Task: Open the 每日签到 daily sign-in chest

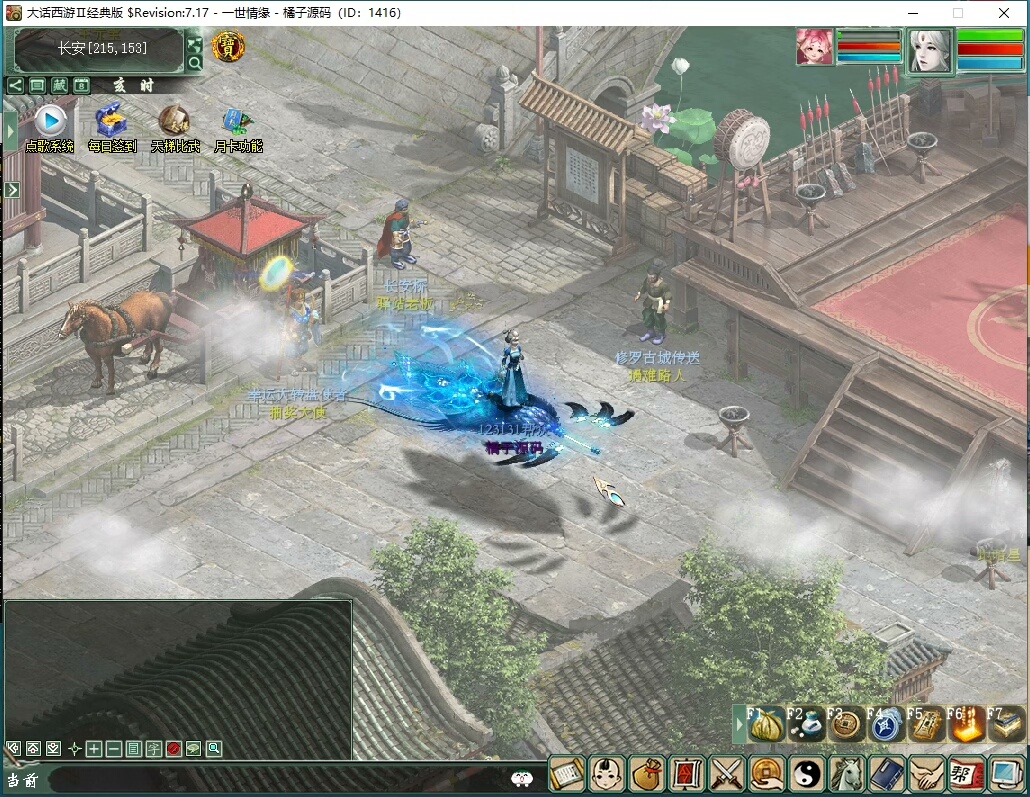Action: 111,121
